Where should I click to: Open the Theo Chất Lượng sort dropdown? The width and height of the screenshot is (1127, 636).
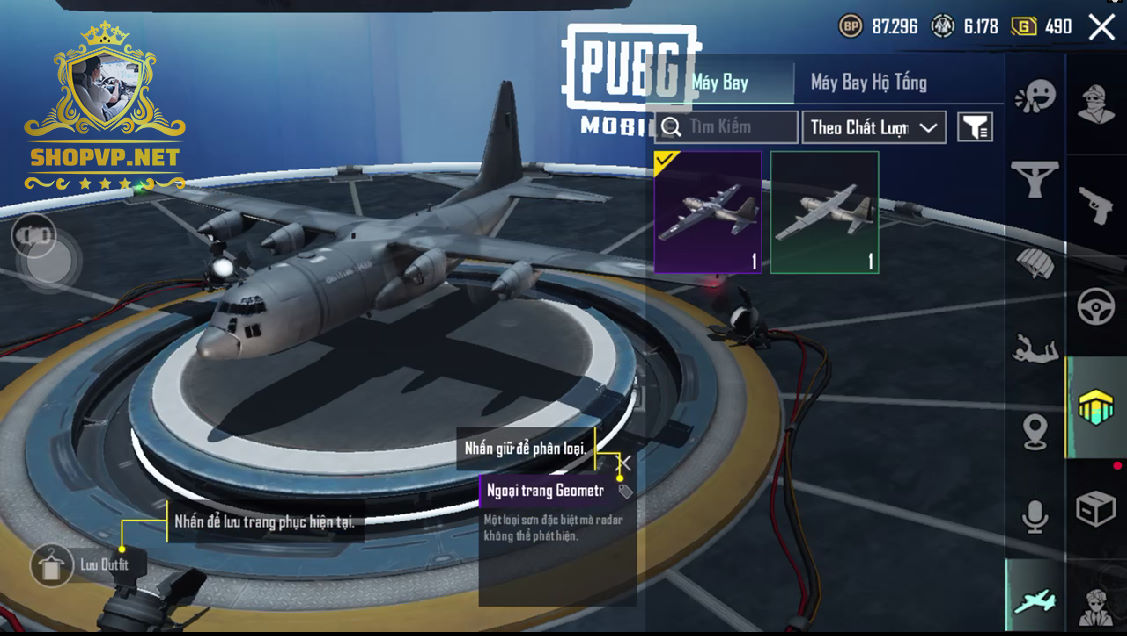874,127
